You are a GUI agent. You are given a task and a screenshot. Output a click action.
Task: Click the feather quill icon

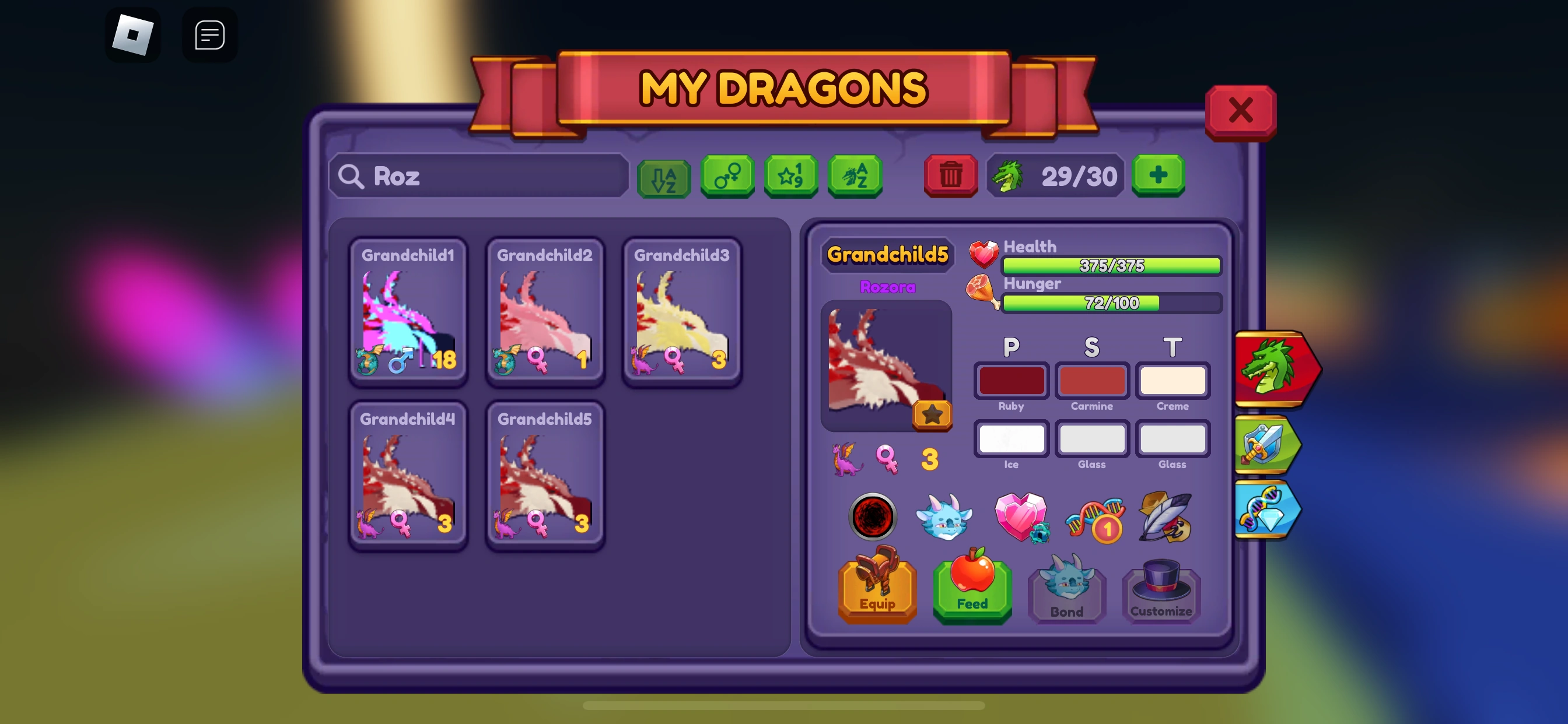1166,518
